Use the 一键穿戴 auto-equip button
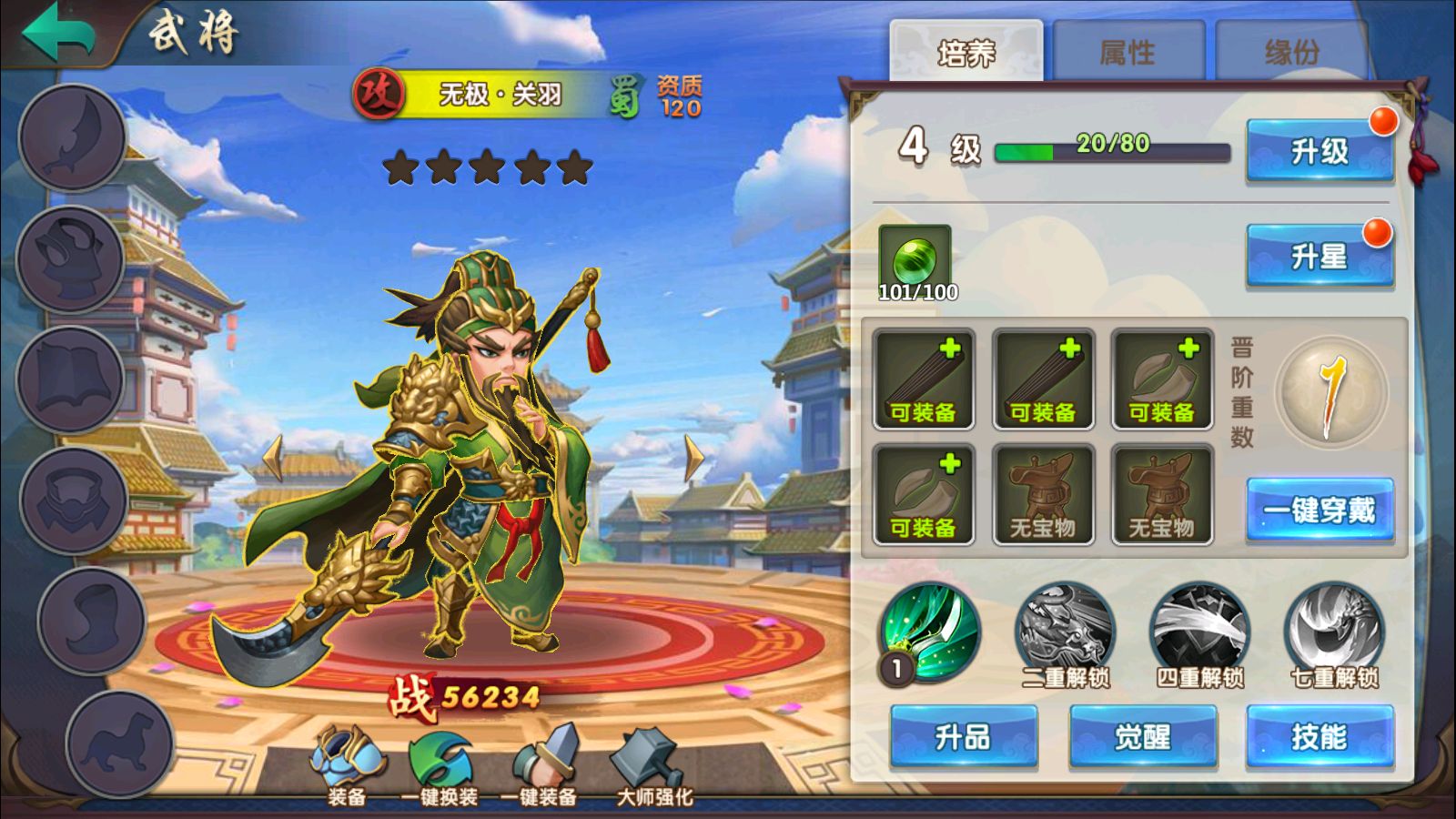The image size is (1456, 819). tap(1319, 510)
